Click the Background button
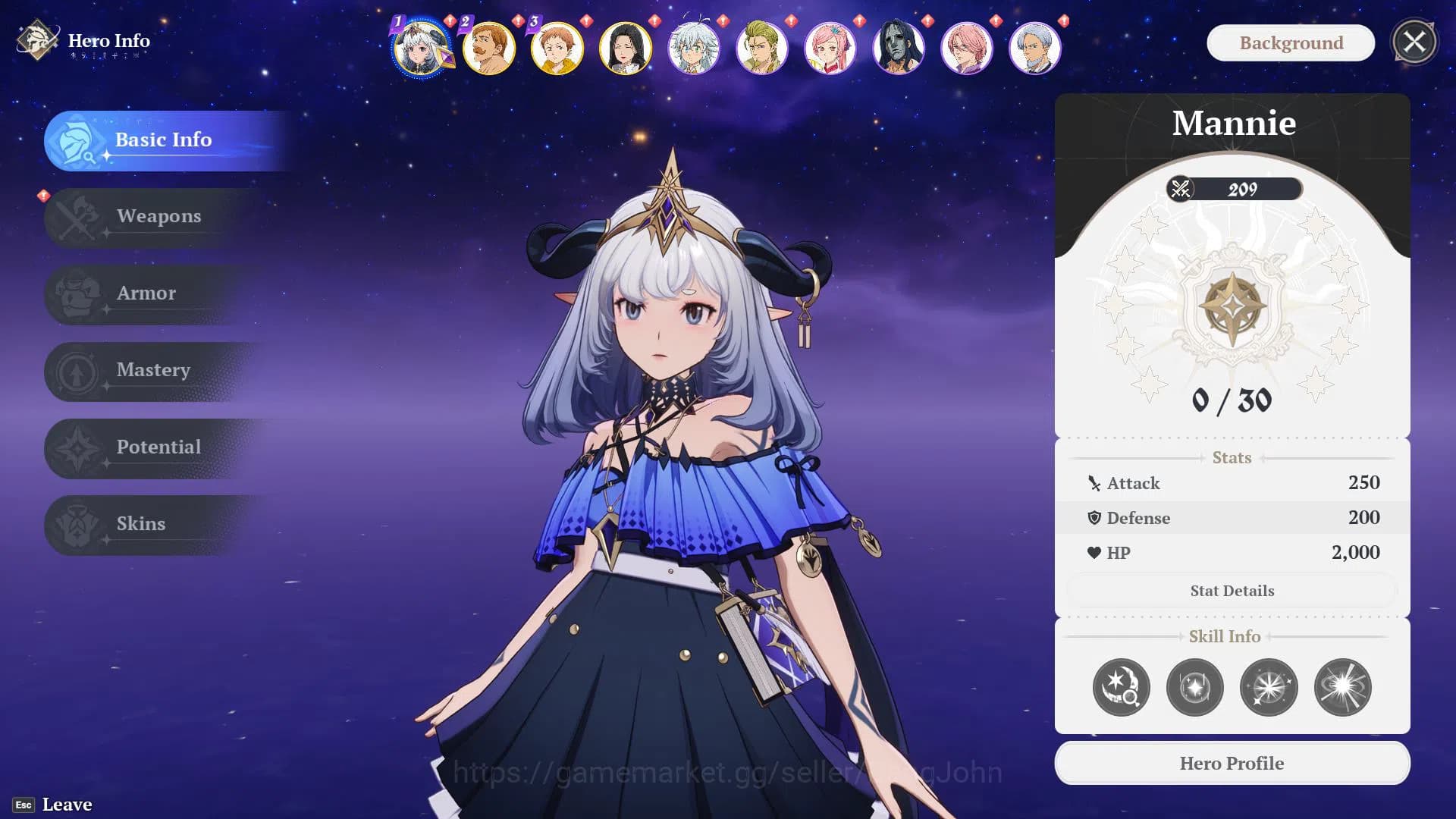The height and width of the screenshot is (819, 1456). point(1291,43)
